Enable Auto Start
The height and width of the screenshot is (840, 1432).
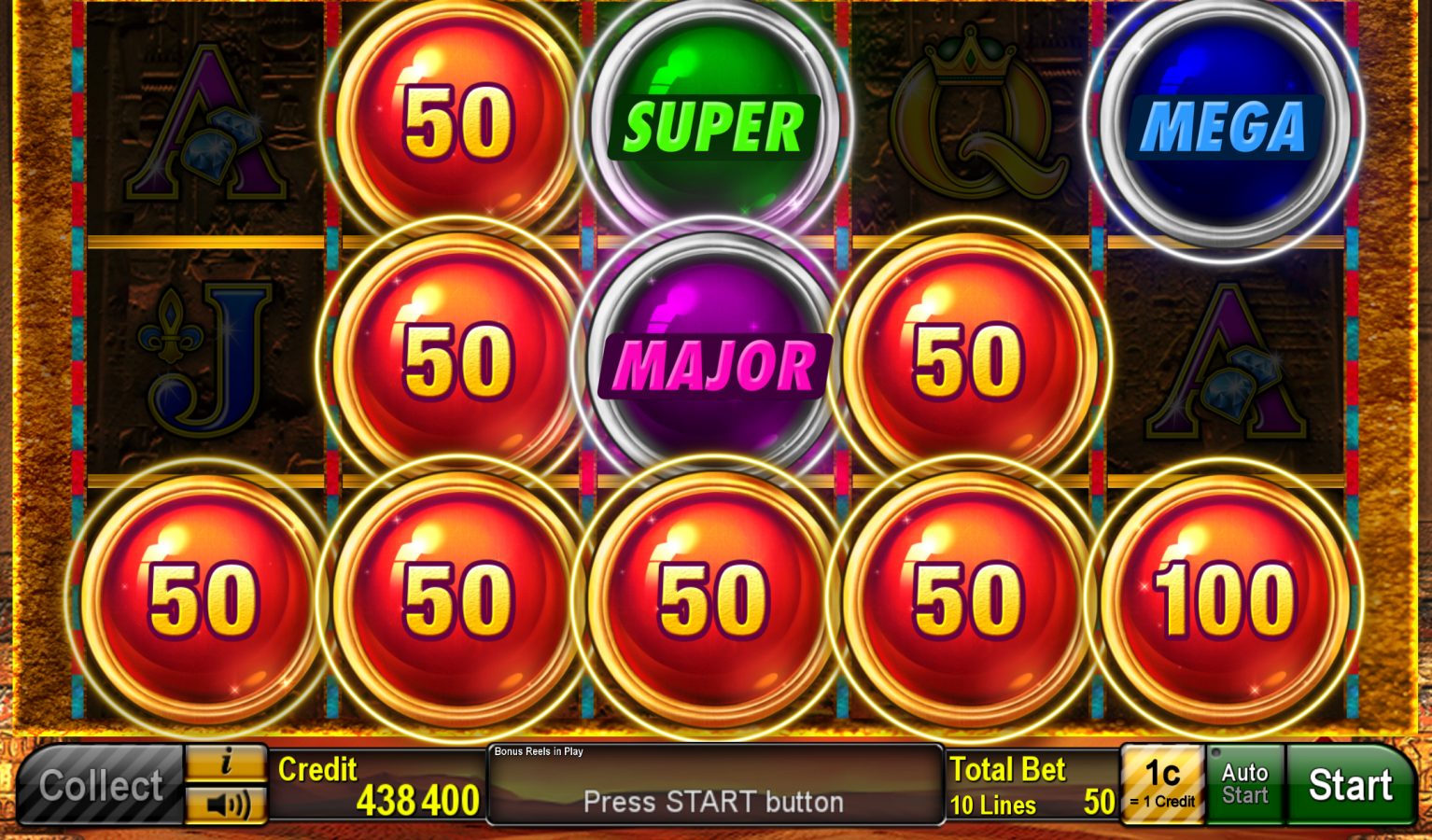pyautogui.click(x=1244, y=784)
